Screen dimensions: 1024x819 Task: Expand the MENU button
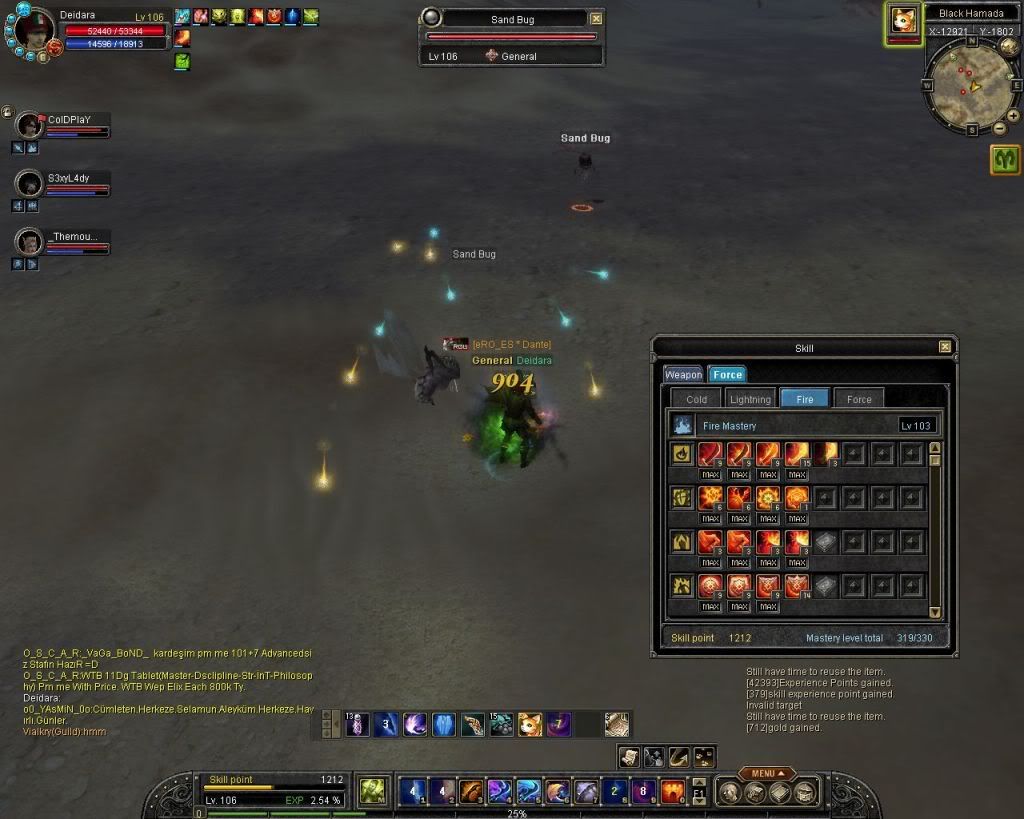pyautogui.click(x=767, y=773)
